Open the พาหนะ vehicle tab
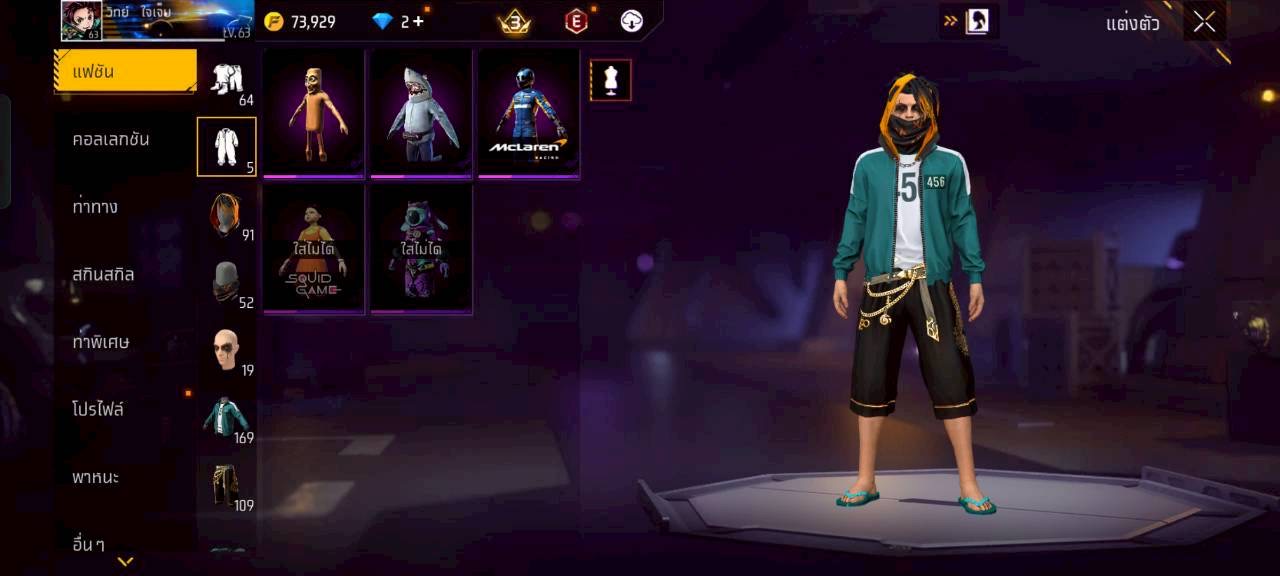This screenshot has width=1280, height=576. [x=96, y=477]
